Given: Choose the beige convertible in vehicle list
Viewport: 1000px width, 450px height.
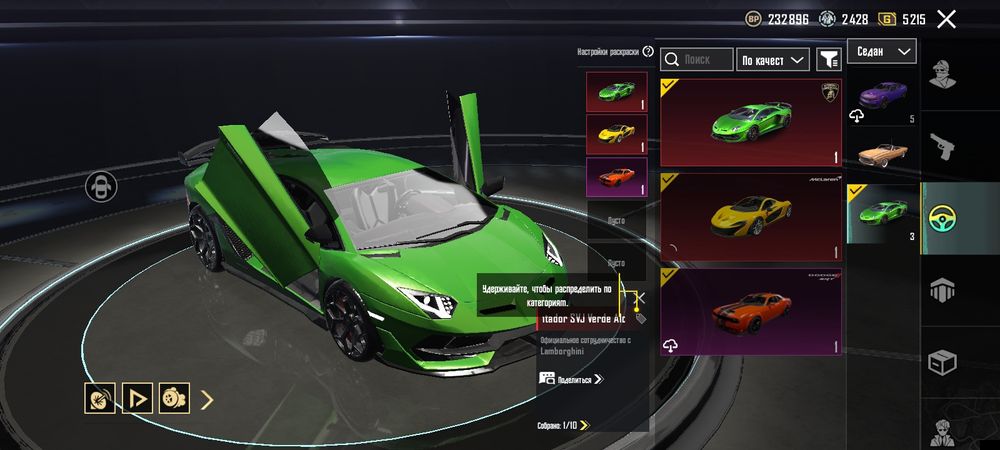Looking at the screenshot, I should pos(883,154).
